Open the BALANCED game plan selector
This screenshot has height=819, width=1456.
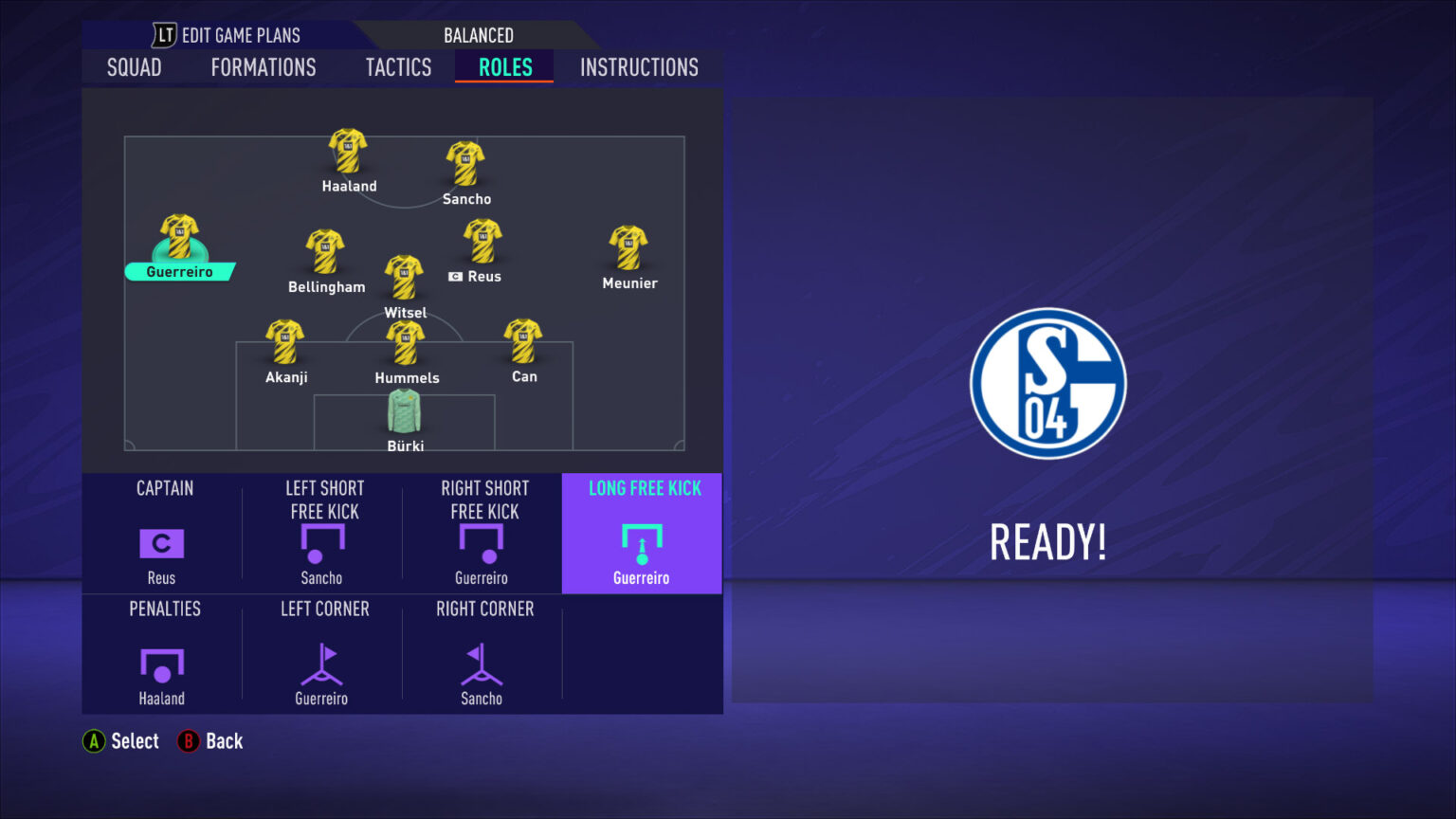[478, 34]
